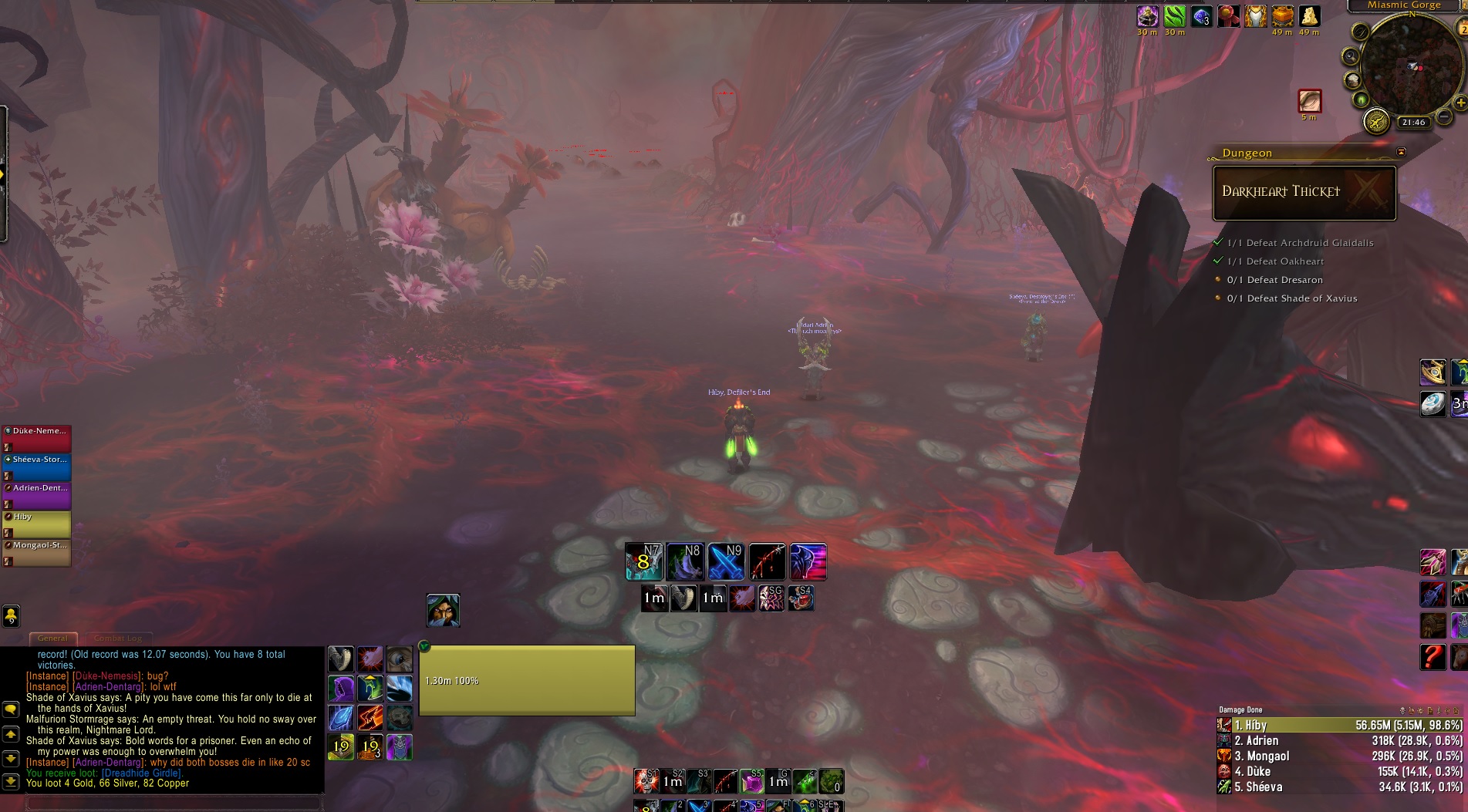Click the cheese wedge buff icon

pyautogui.click(x=1309, y=17)
